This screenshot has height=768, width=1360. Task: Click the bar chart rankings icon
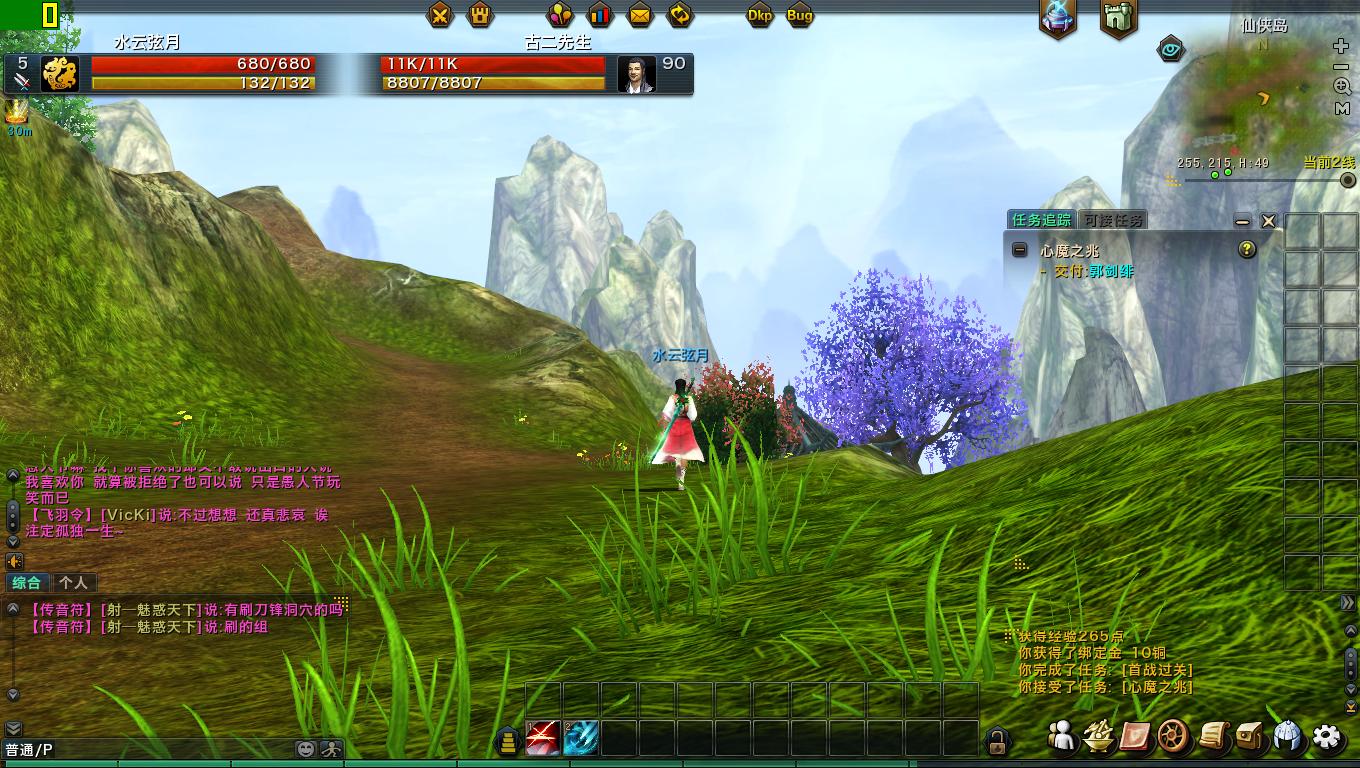point(600,15)
